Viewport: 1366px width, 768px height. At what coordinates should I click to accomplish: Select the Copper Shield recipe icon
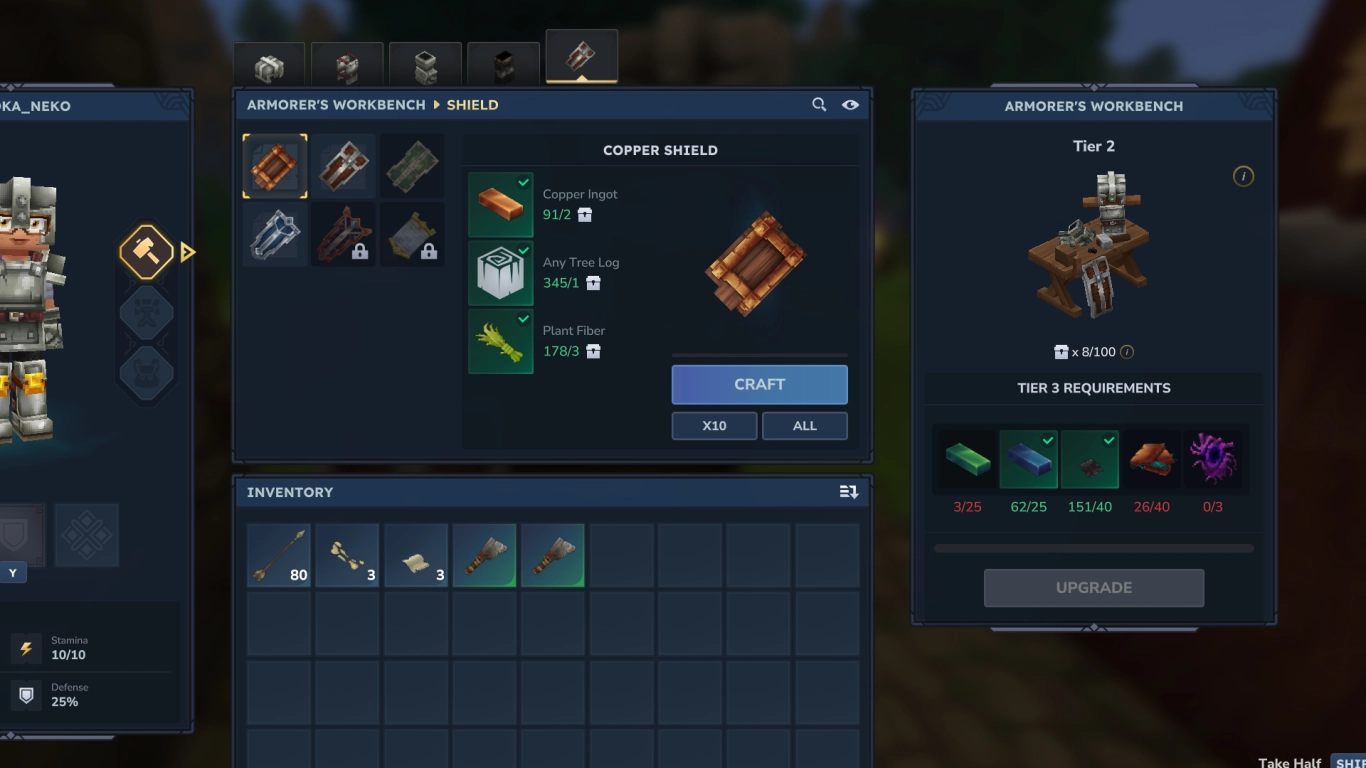click(274, 166)
